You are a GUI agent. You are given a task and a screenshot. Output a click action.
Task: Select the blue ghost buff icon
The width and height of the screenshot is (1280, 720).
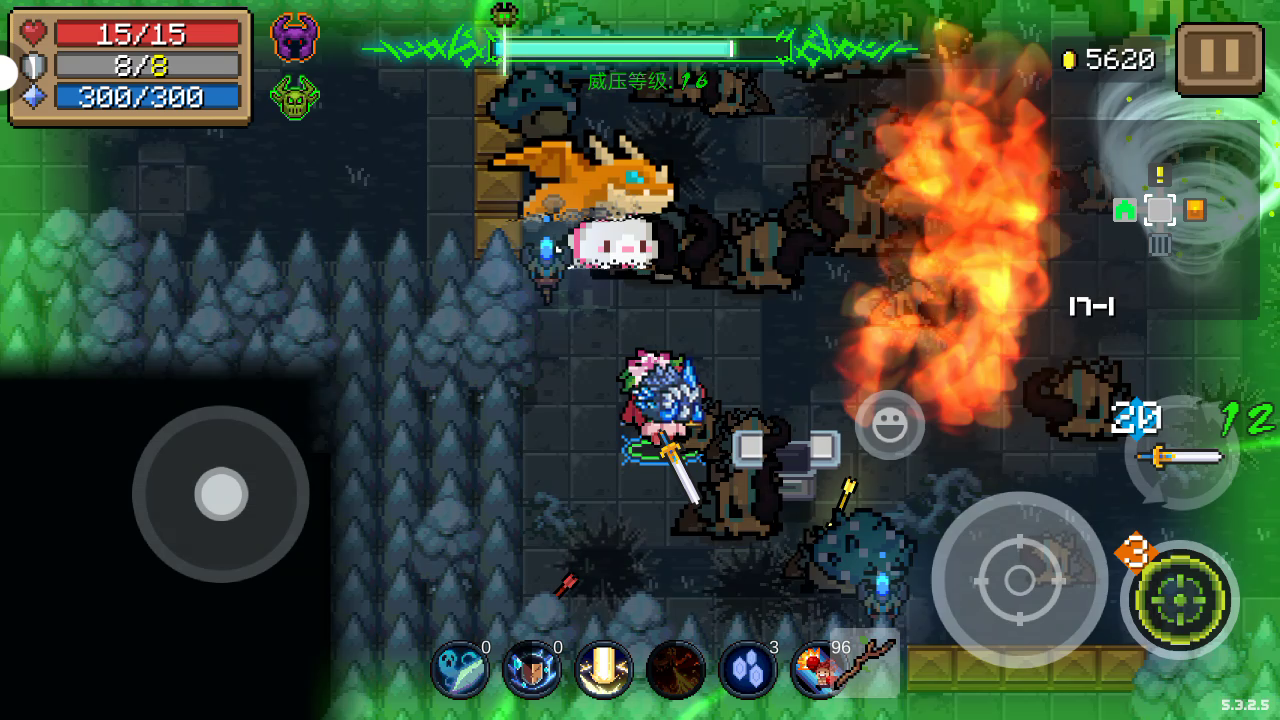coord(460,670)
